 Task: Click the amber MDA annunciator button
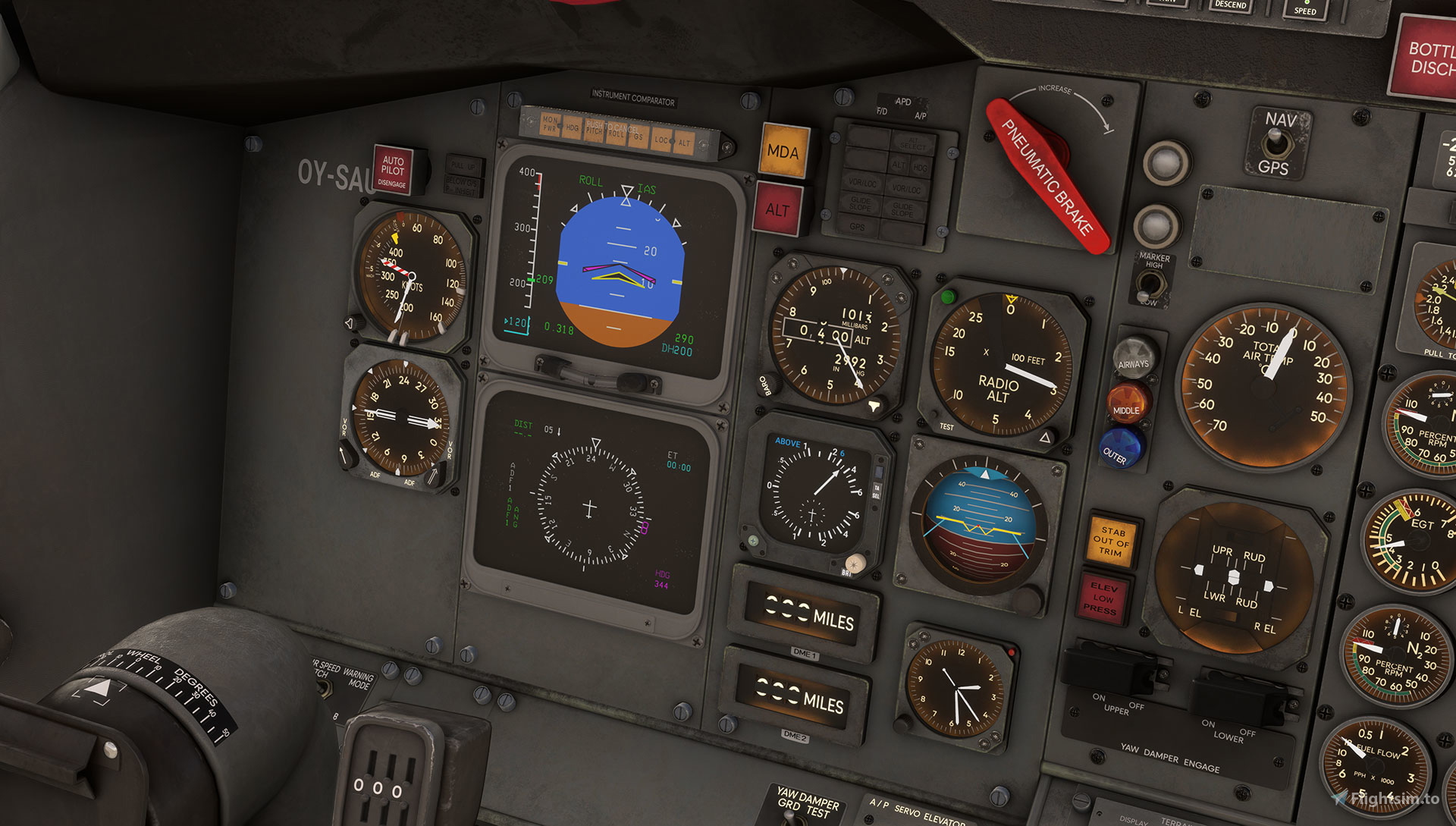[783, 152]
